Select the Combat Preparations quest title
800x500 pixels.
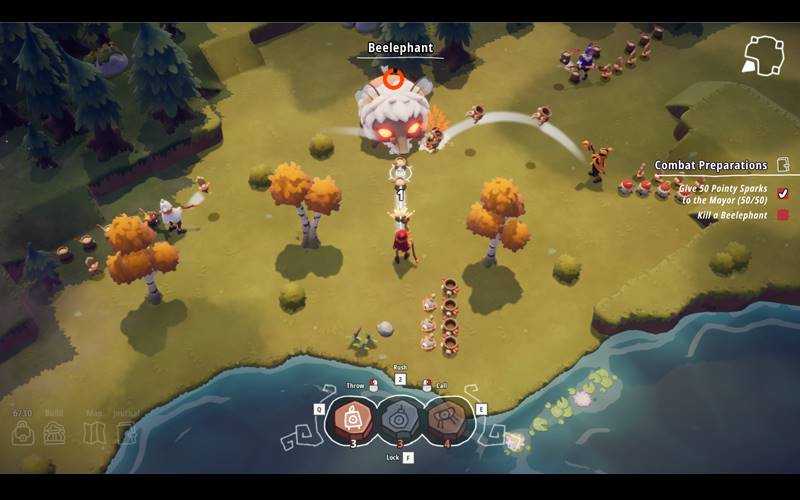coord(711,165)
